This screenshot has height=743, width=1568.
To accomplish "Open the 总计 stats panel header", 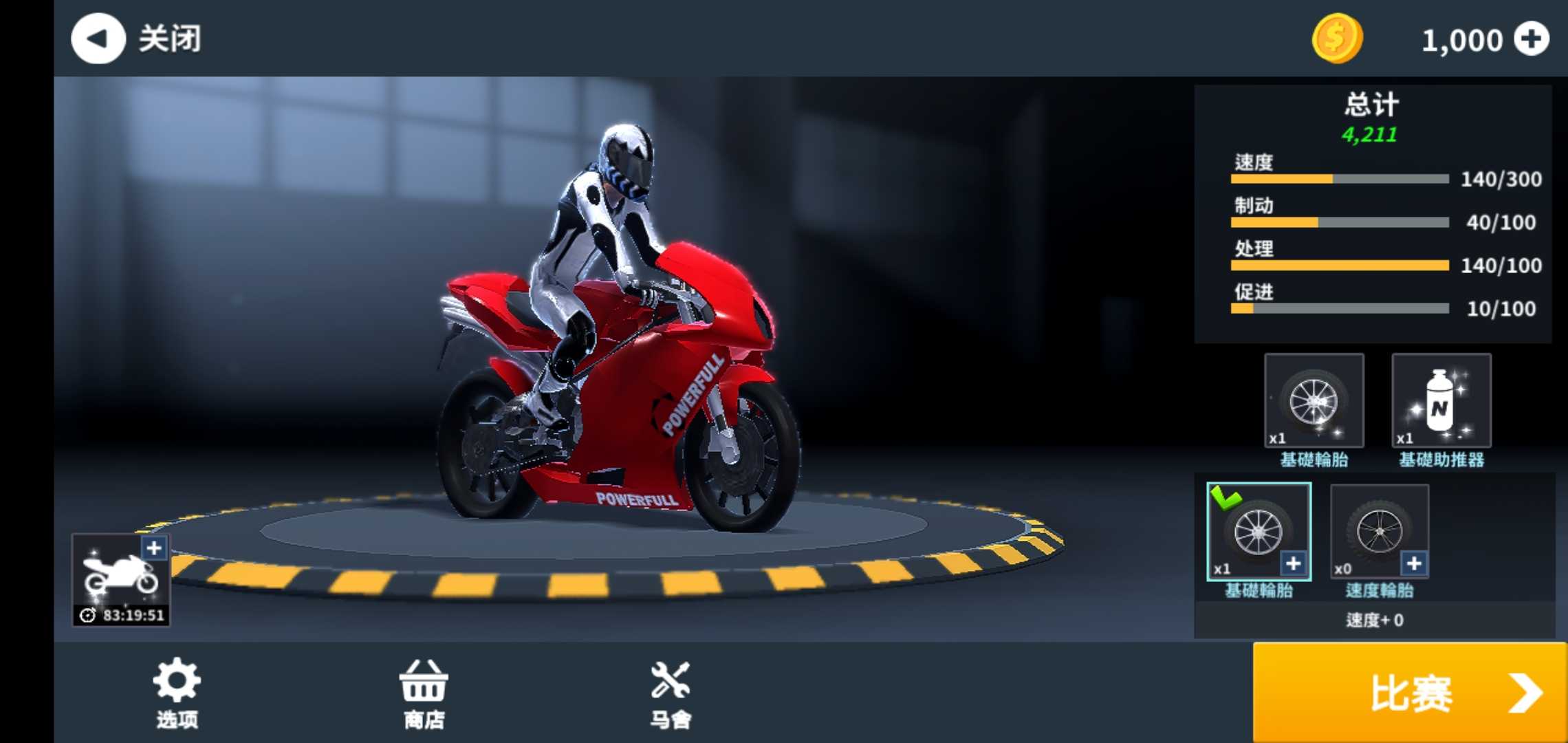I will [1371, 104].
